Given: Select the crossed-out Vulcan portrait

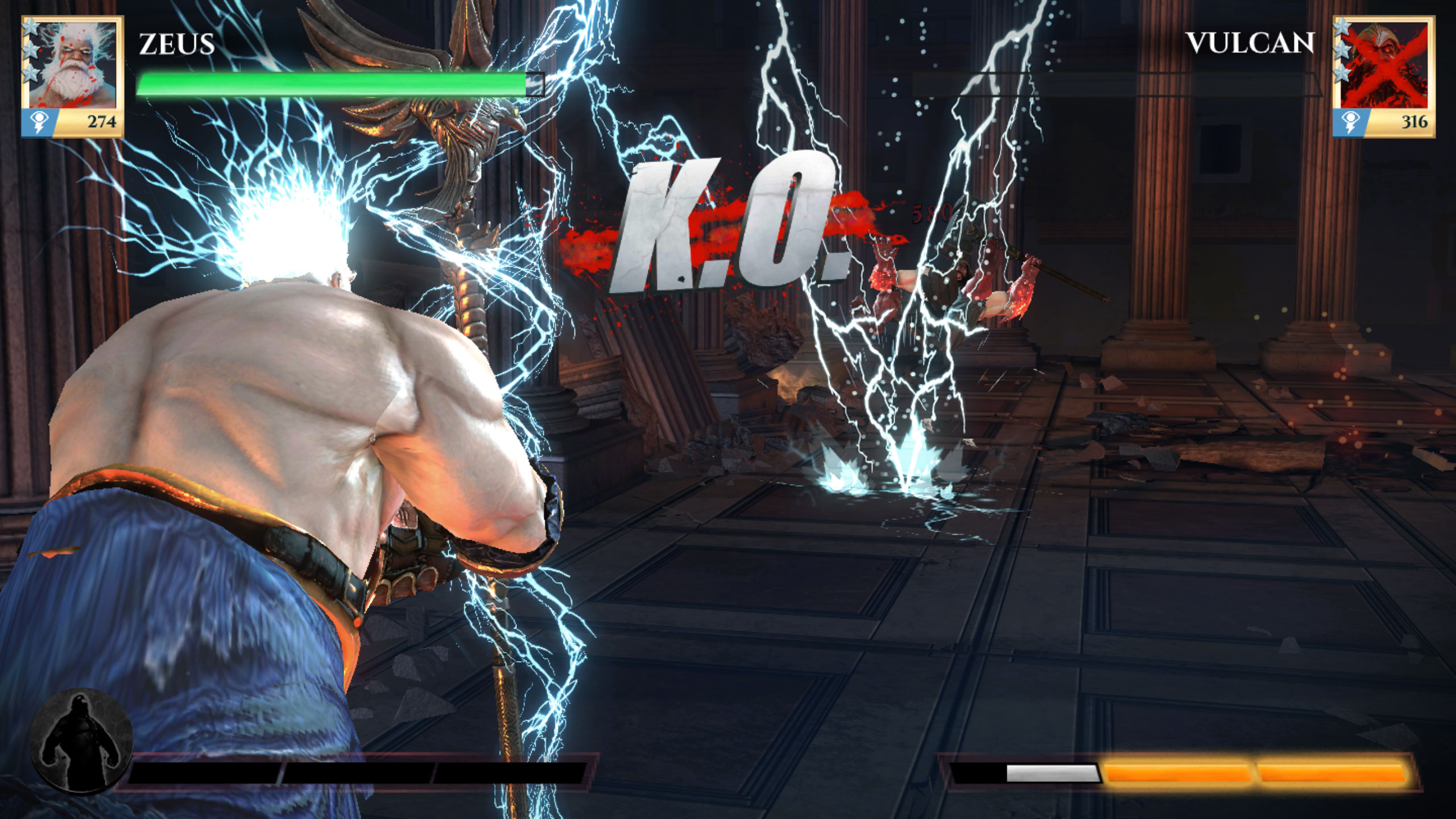Looking at the screenshot, I should (x=1383, y=64).
